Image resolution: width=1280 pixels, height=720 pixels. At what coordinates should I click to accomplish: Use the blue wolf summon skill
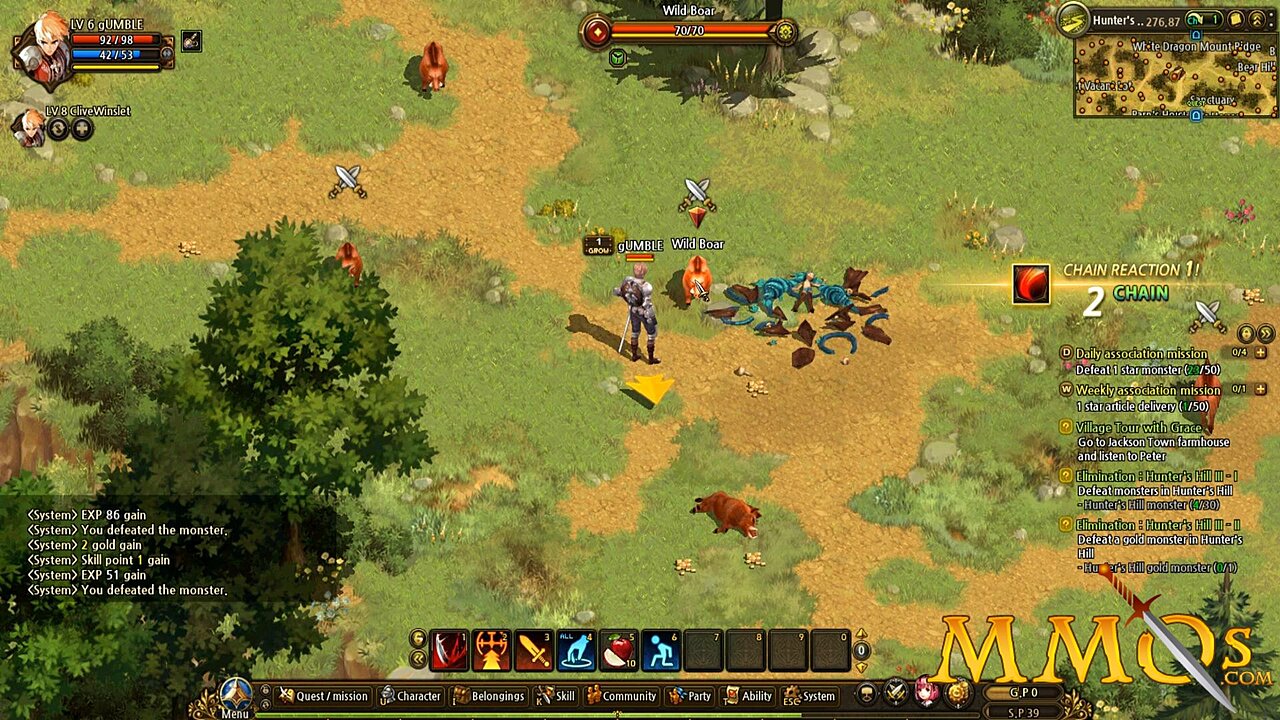576,650
